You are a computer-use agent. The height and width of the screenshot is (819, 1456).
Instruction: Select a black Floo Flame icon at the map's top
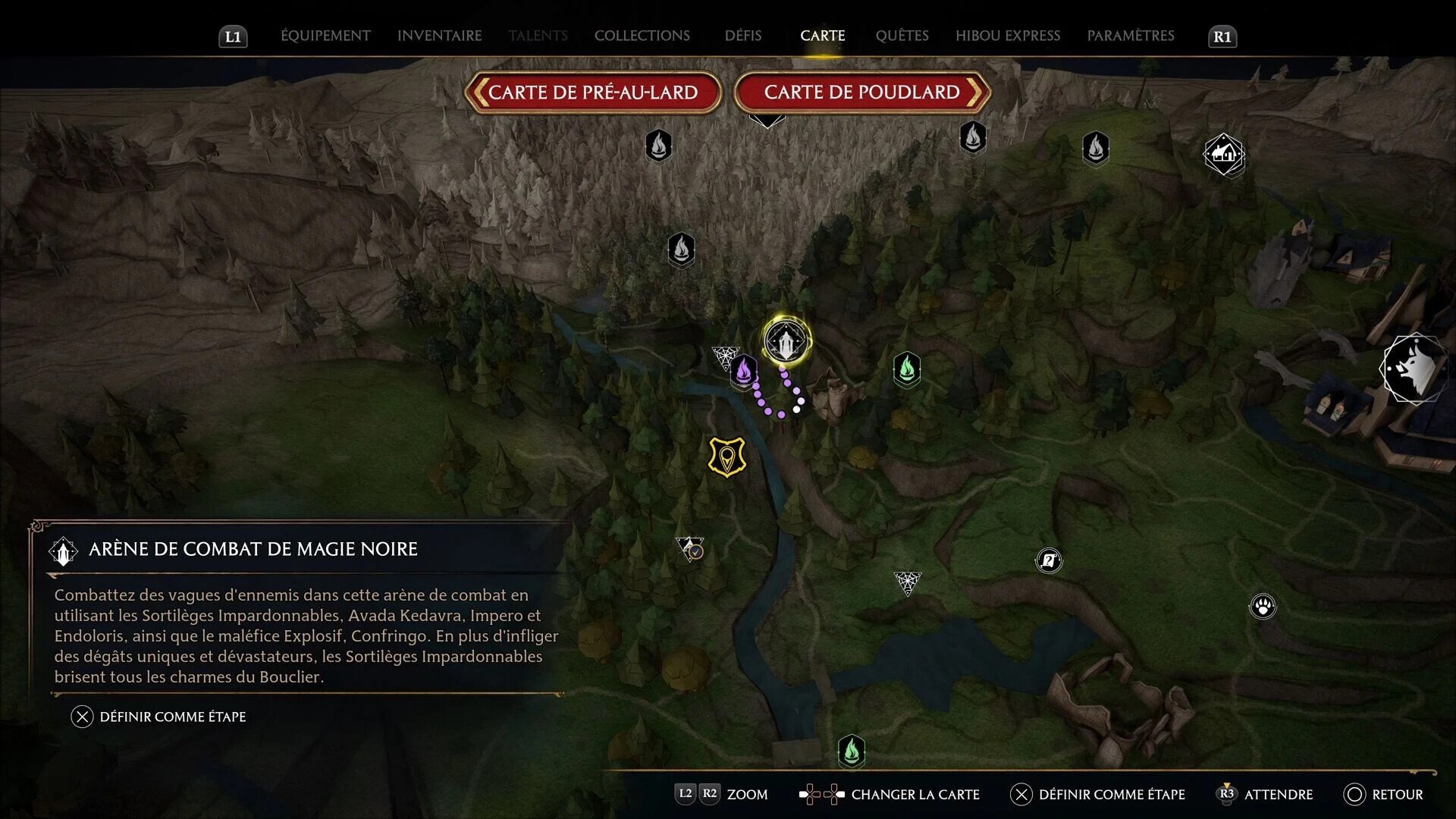(658, 146)
